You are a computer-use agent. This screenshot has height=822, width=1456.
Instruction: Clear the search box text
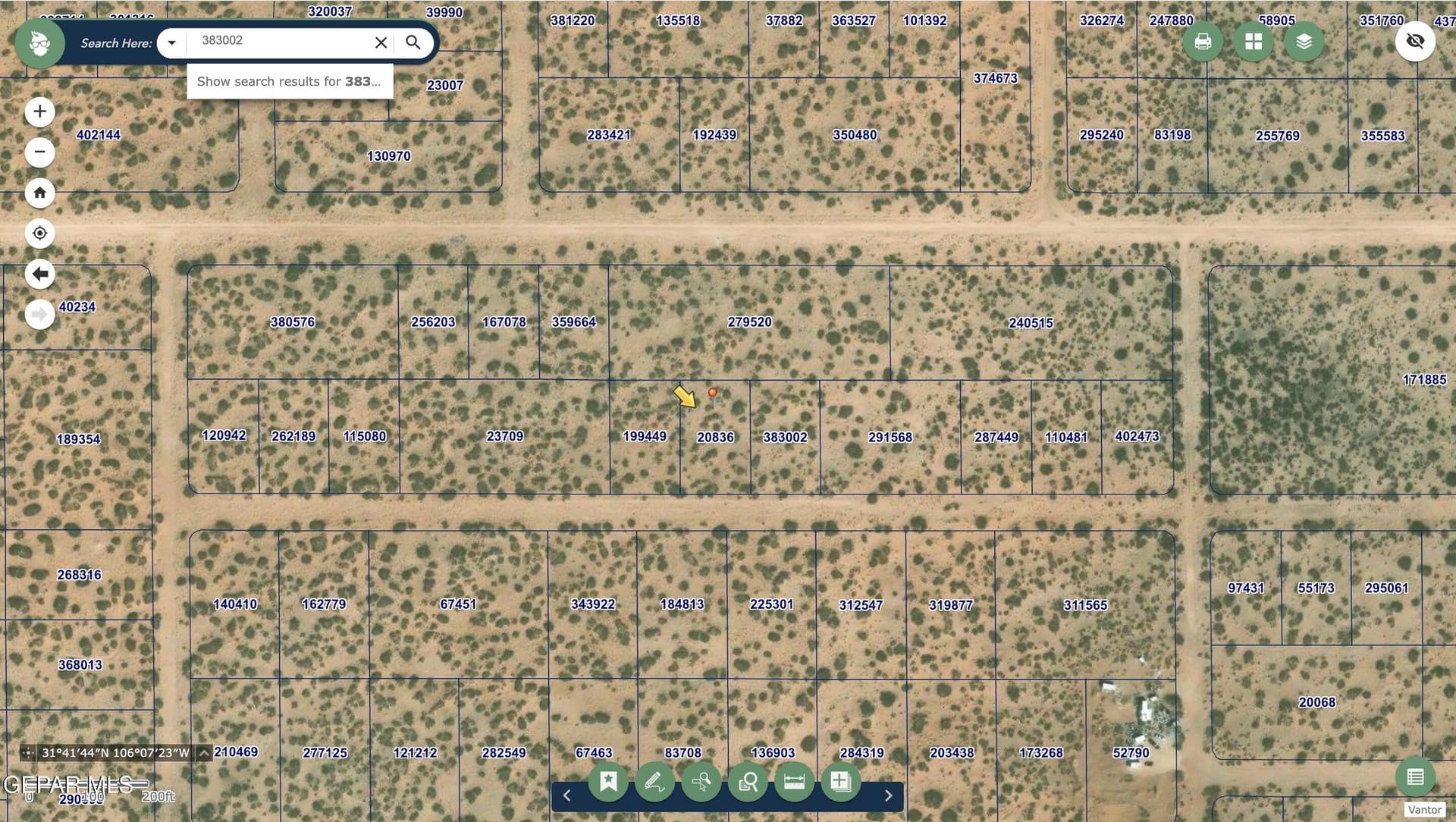coord(381,42)
